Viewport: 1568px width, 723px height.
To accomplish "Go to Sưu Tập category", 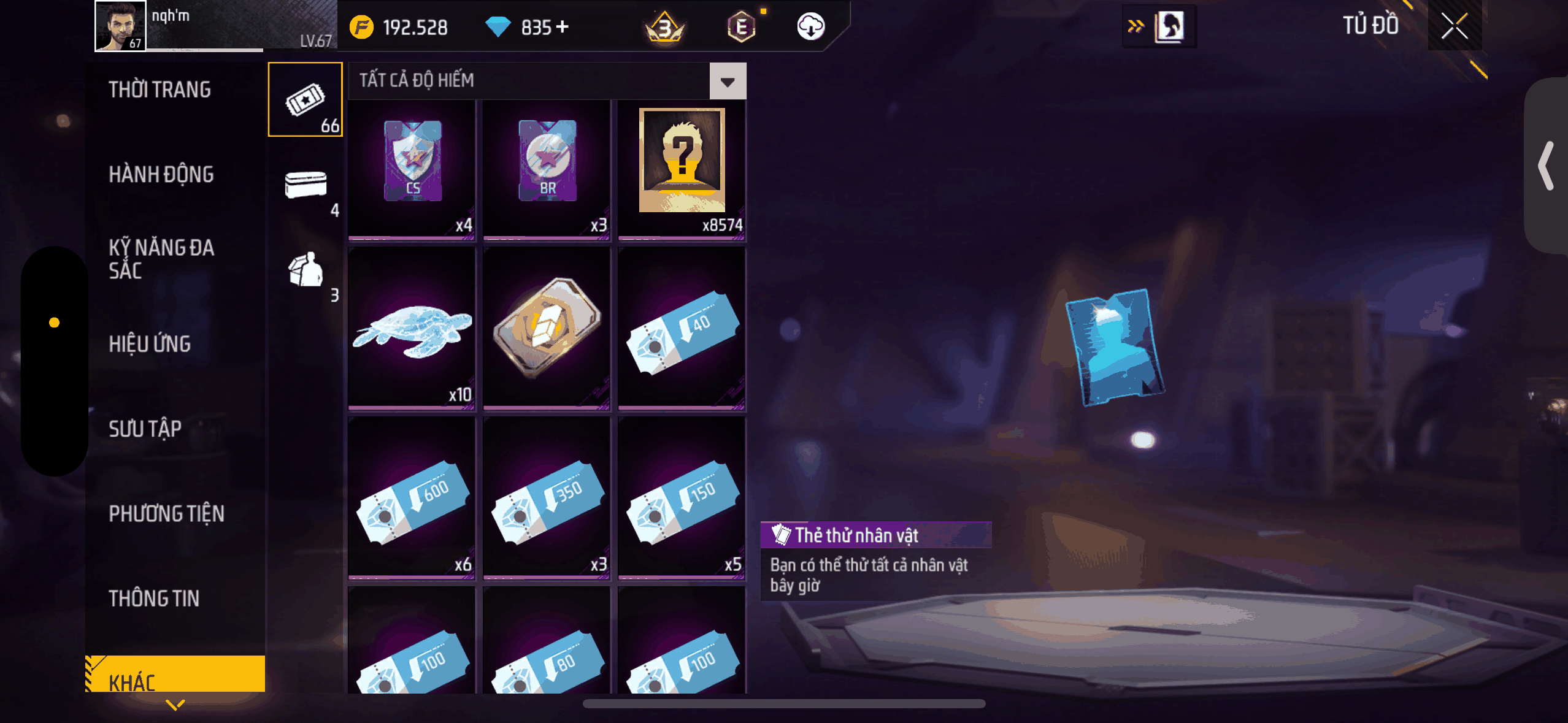I will pyautogui.click(x=145, y=429).
